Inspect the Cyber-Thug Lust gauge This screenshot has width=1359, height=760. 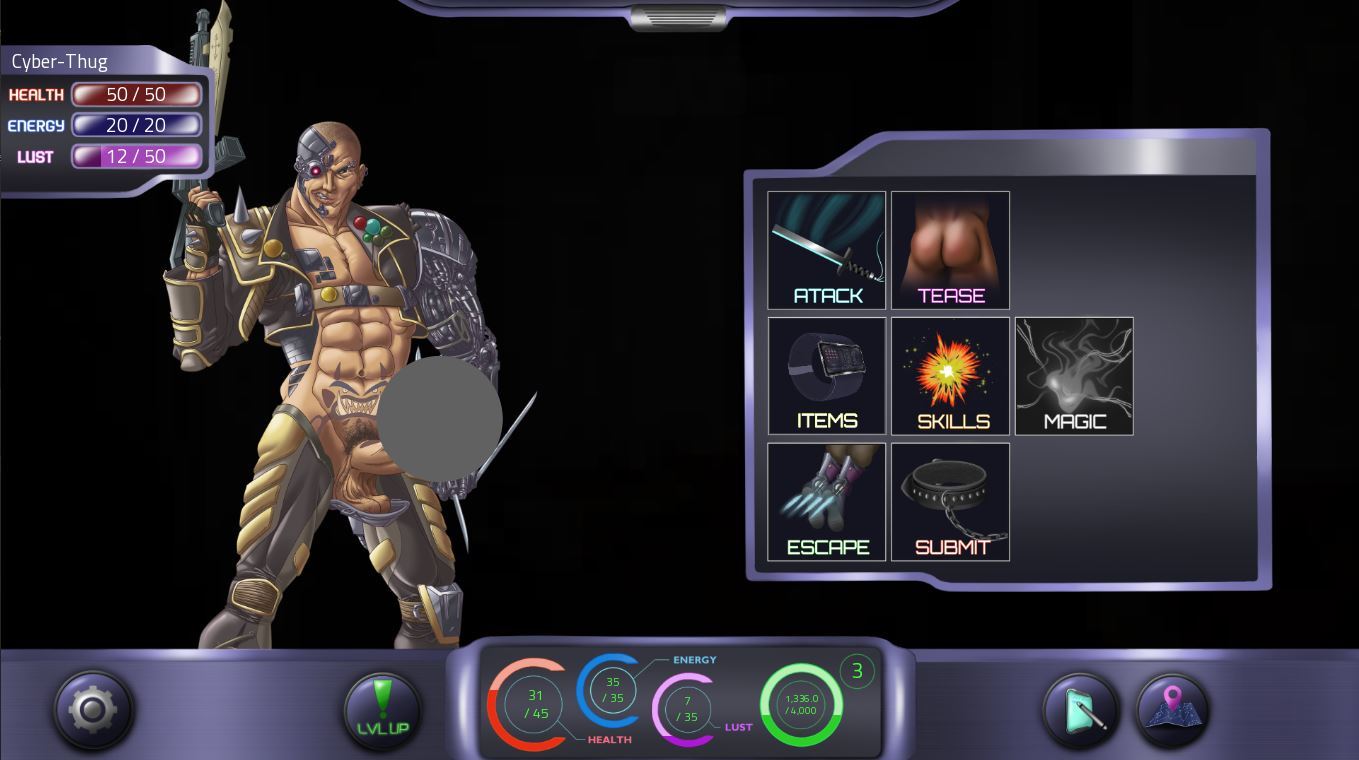point(137,156)
